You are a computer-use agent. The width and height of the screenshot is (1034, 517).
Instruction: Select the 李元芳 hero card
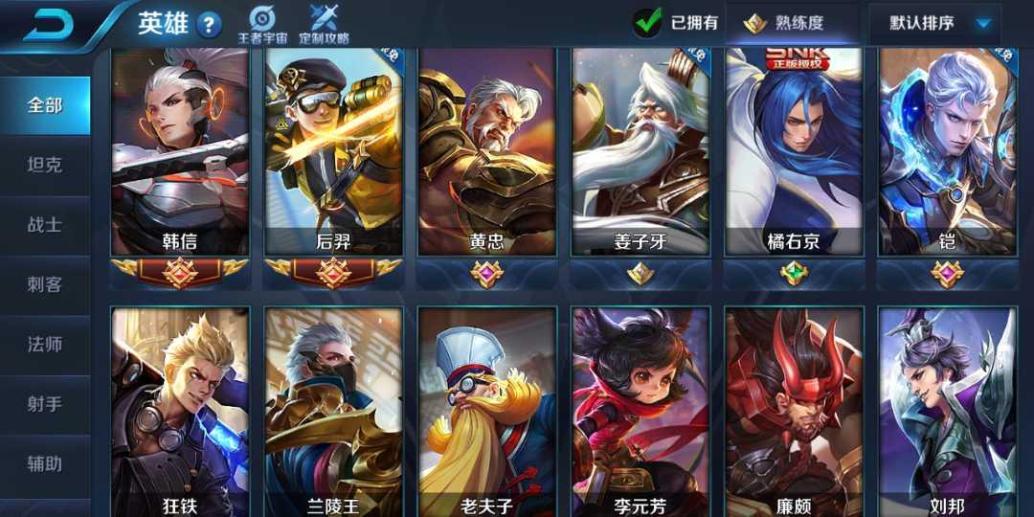640,410
